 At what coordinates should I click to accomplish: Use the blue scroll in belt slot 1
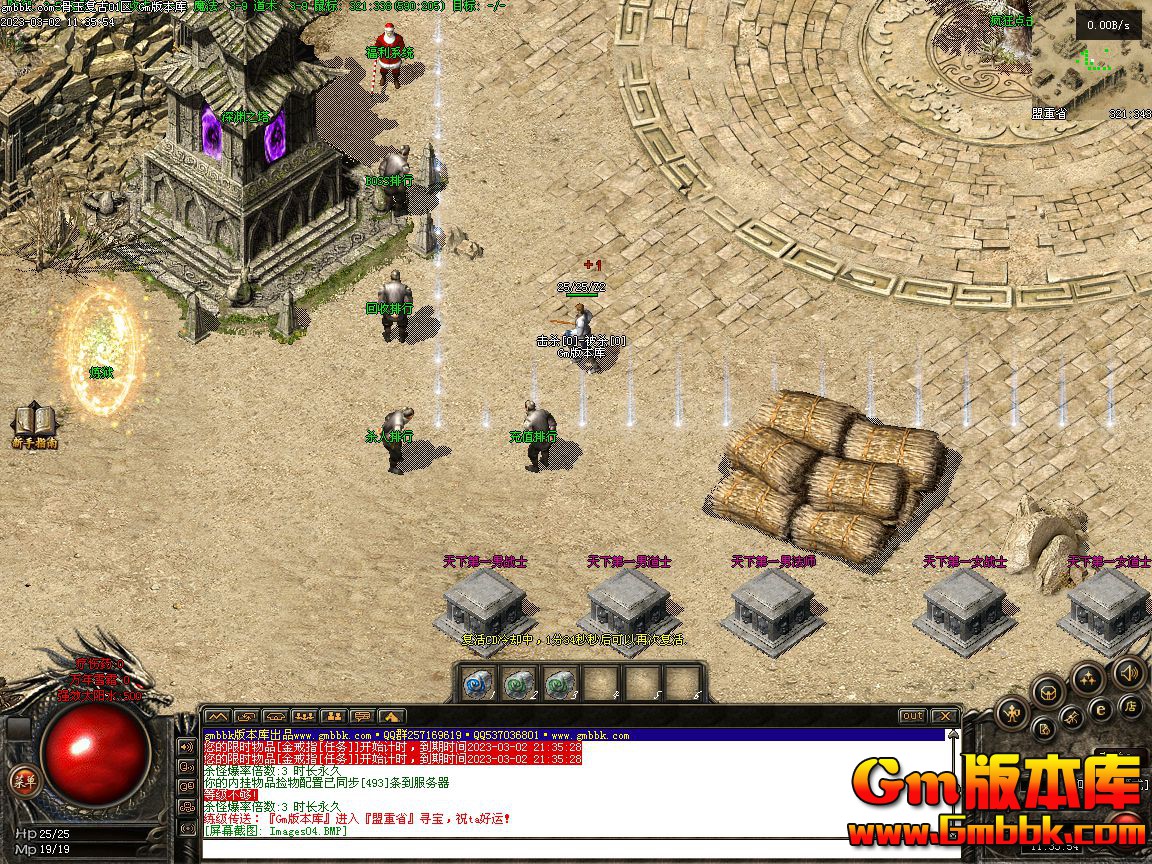[x=480, y=683]
